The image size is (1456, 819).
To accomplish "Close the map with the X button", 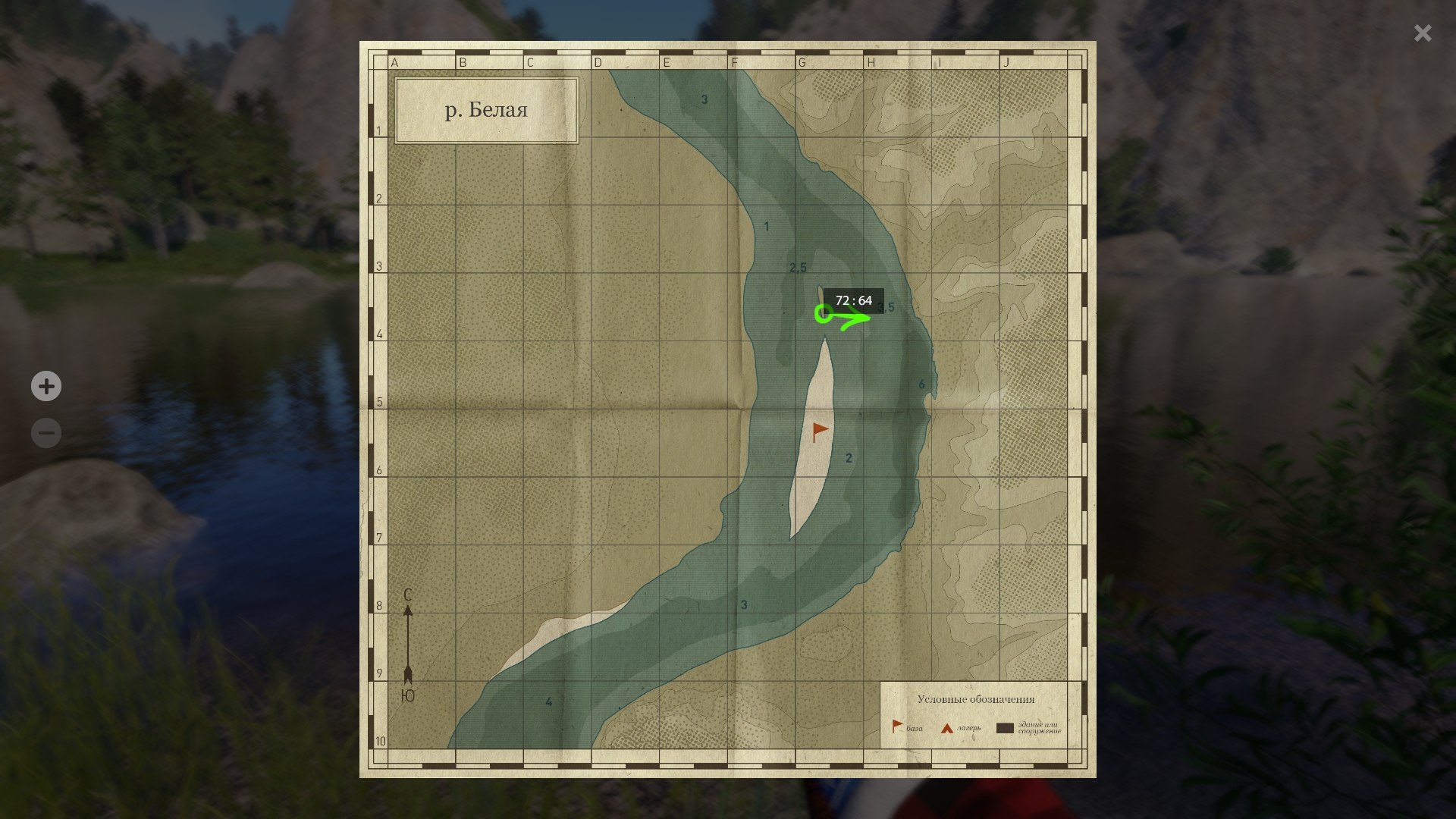I will pos(1422,33).
